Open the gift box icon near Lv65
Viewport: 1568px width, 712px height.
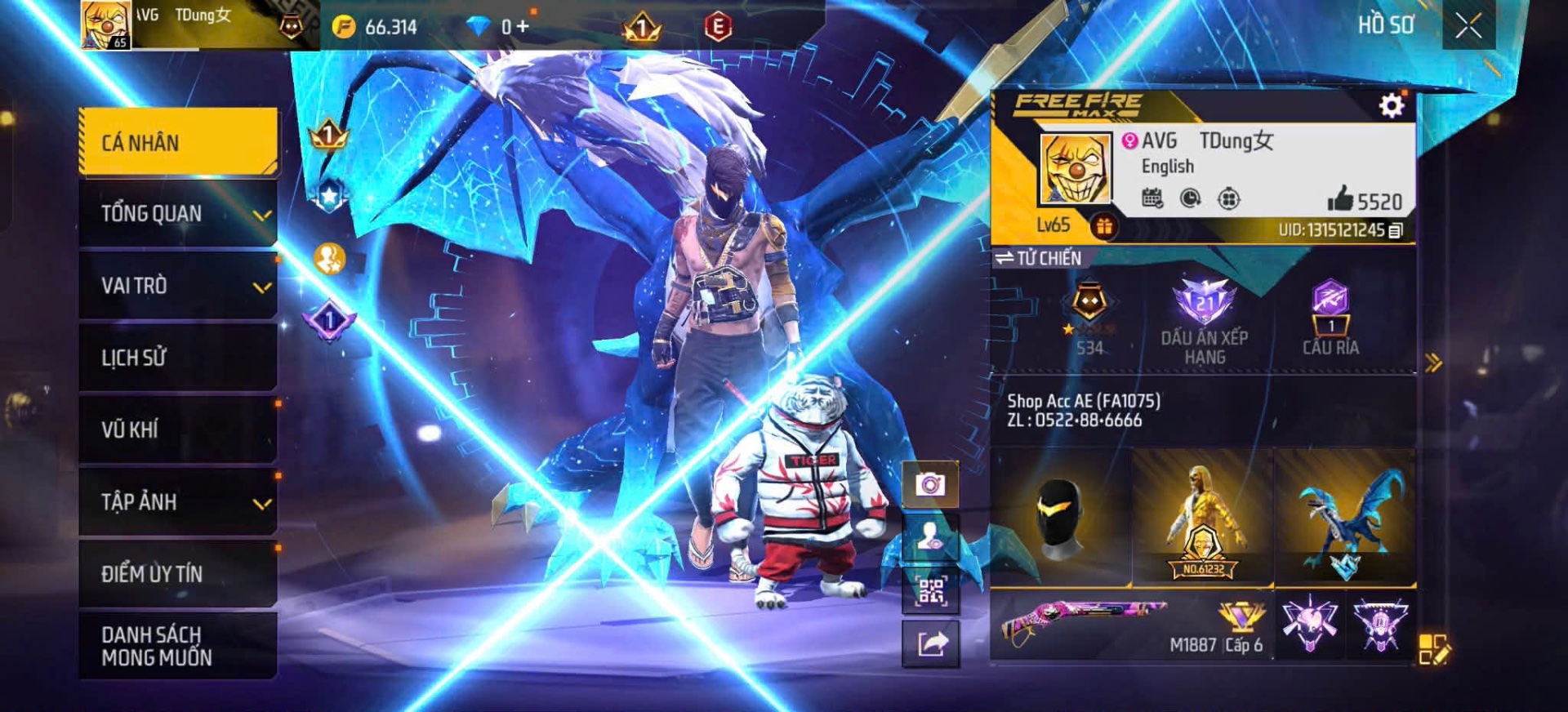[1104, 227]
